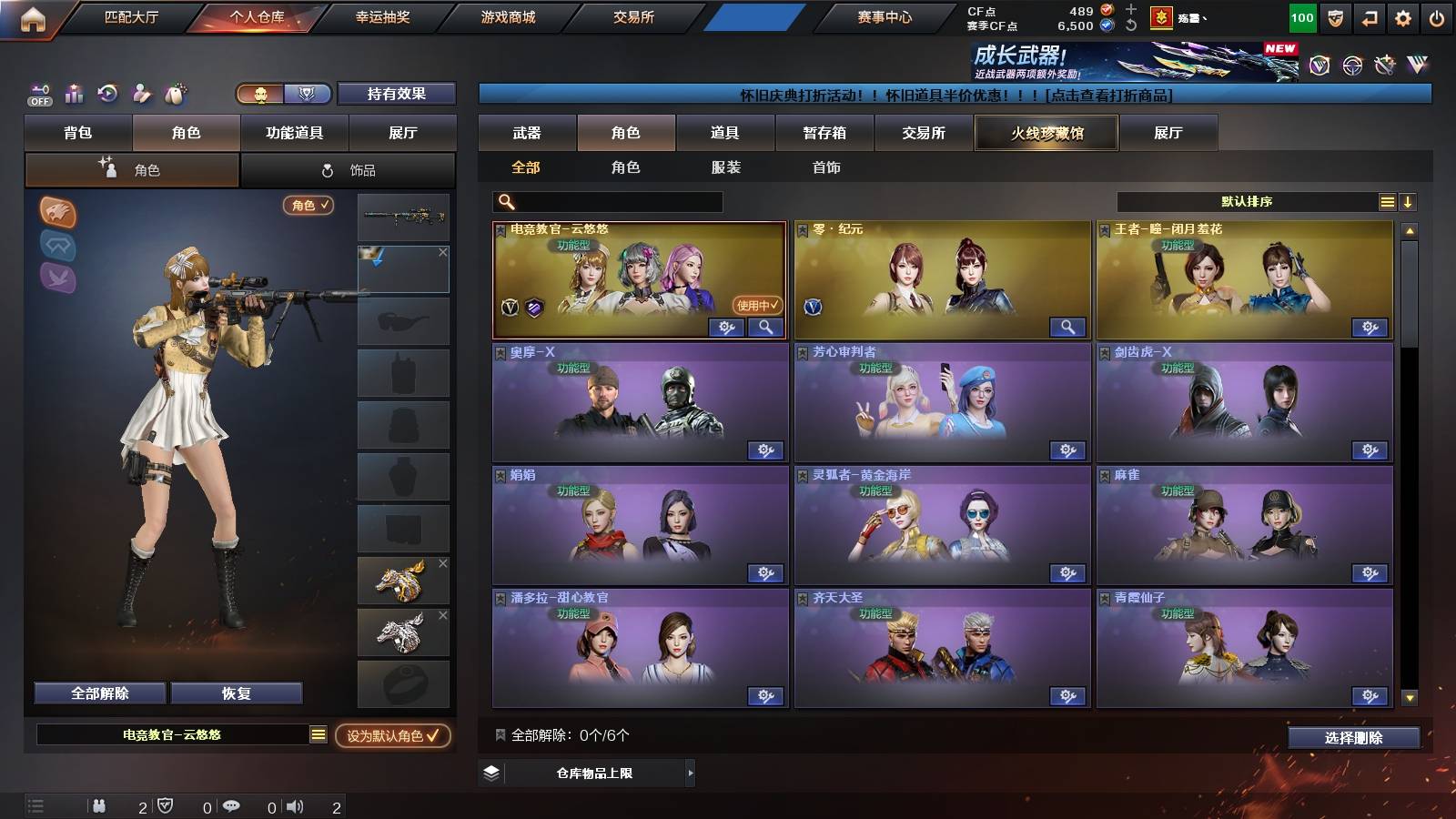1456x819 pixels.
Task: Switch to the 火线珍藏馆 tab
Action: pos(1046,133)
